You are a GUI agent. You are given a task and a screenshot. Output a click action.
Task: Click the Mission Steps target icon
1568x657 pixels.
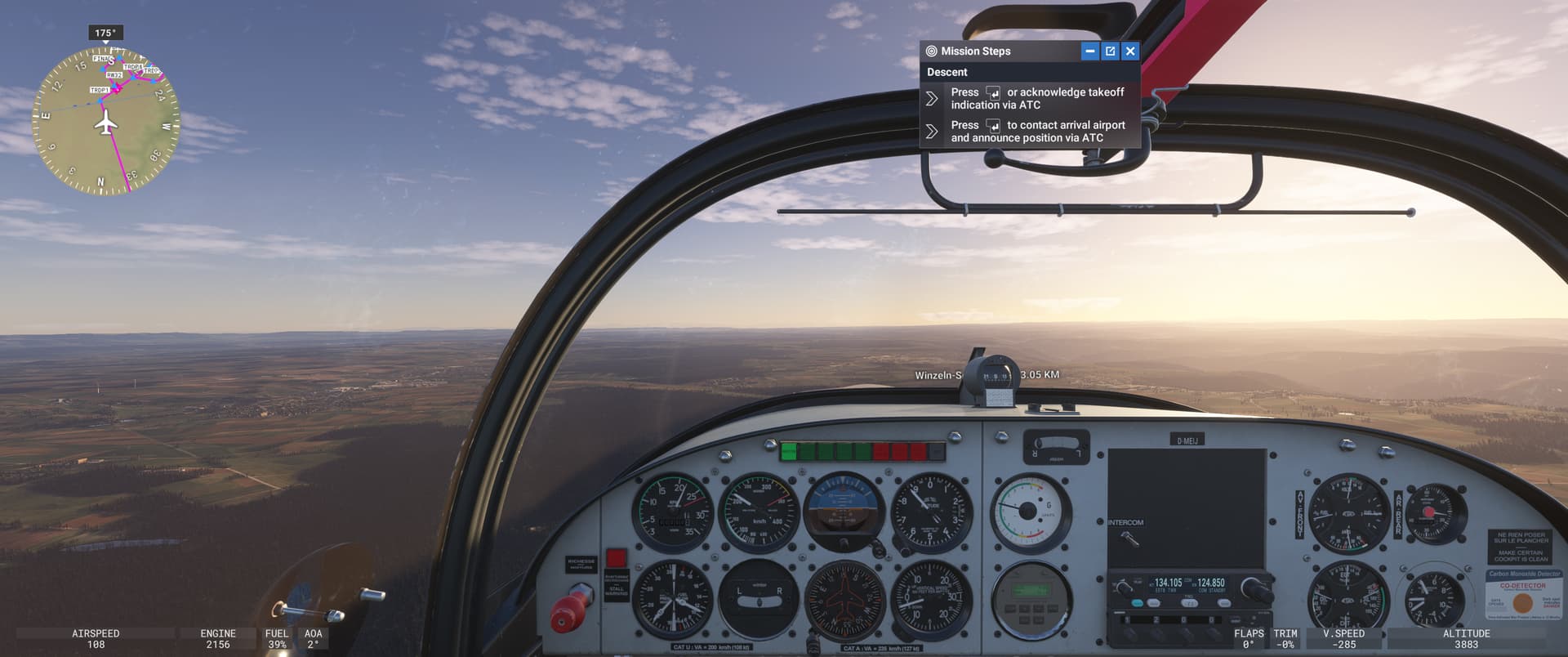click(x=932, y=51)
